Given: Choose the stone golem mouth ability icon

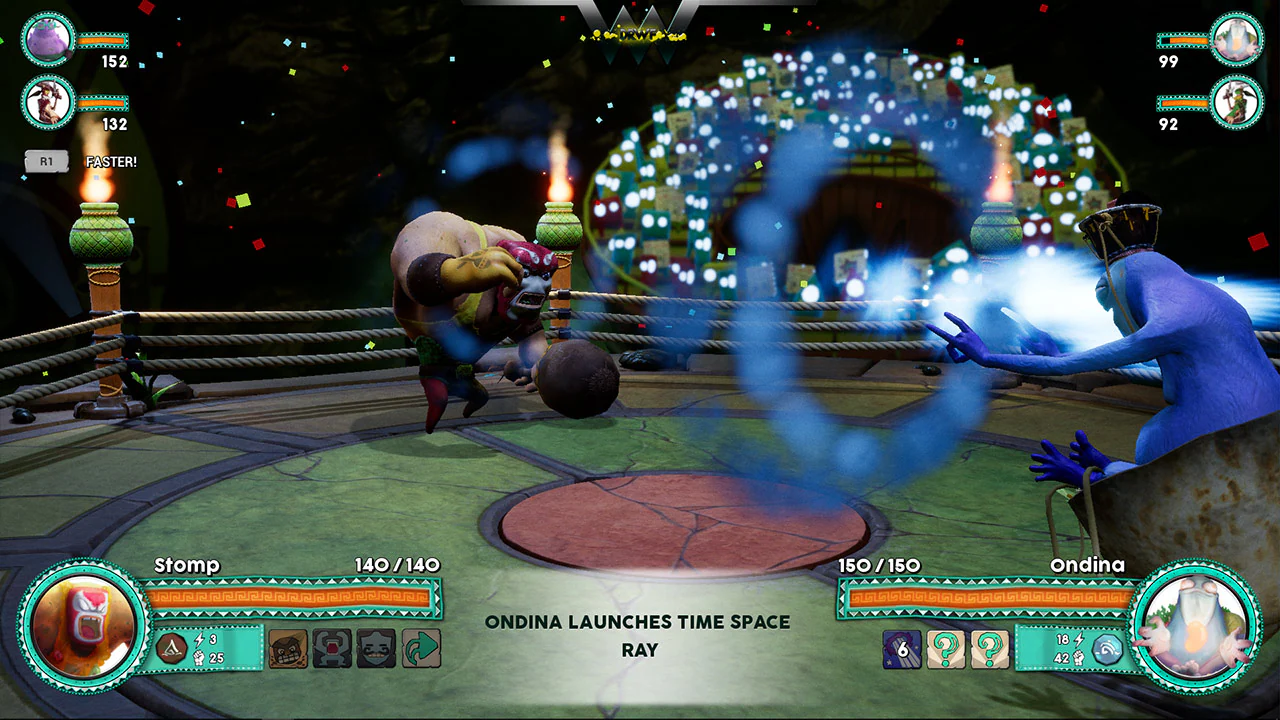Looking at the screenshot, I should [332, 648].
